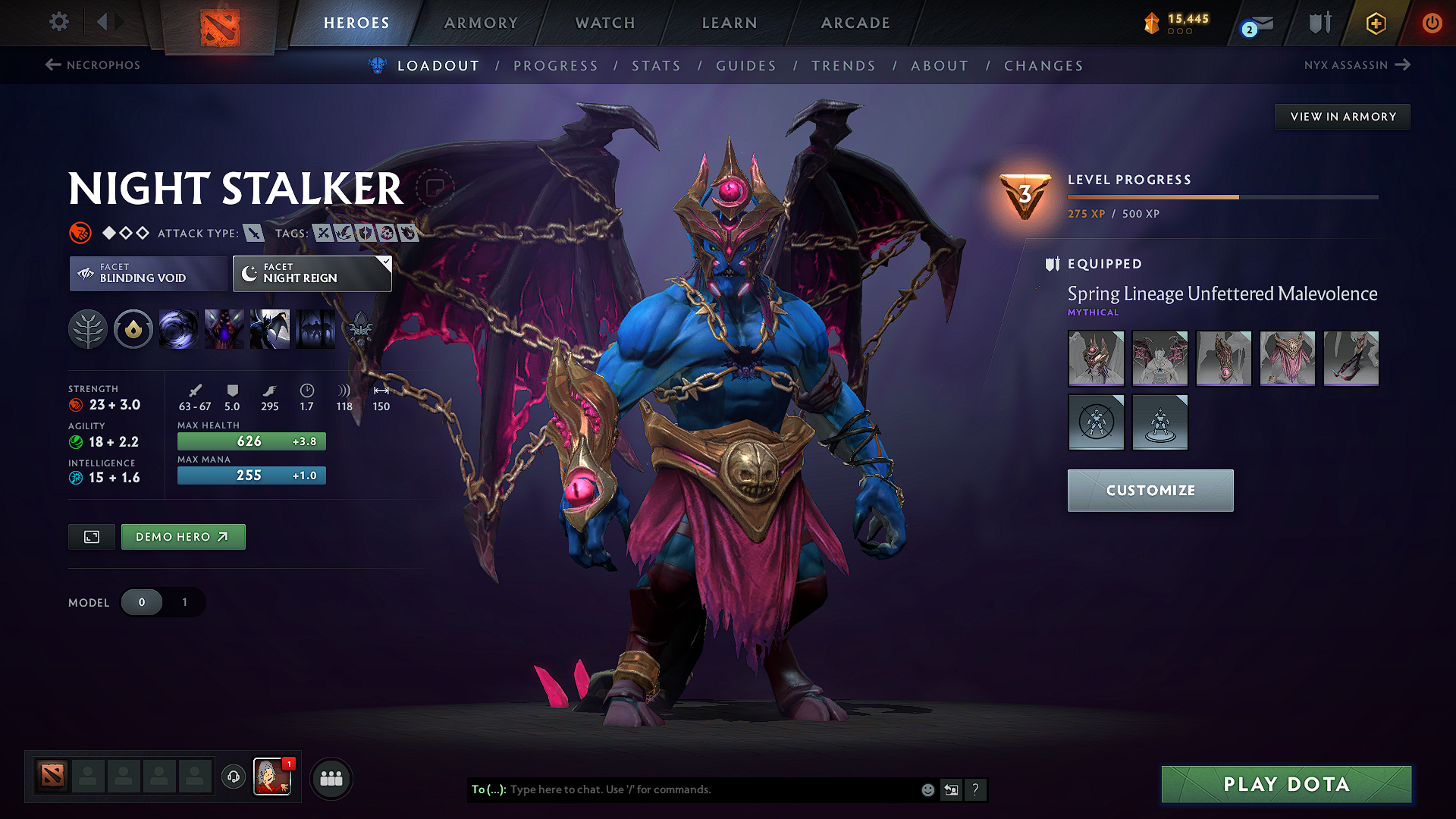Image resolution: width=1456 pixels, height=819 pixels.
Task: Click the power off icon
Action: tap(1432, 23)
